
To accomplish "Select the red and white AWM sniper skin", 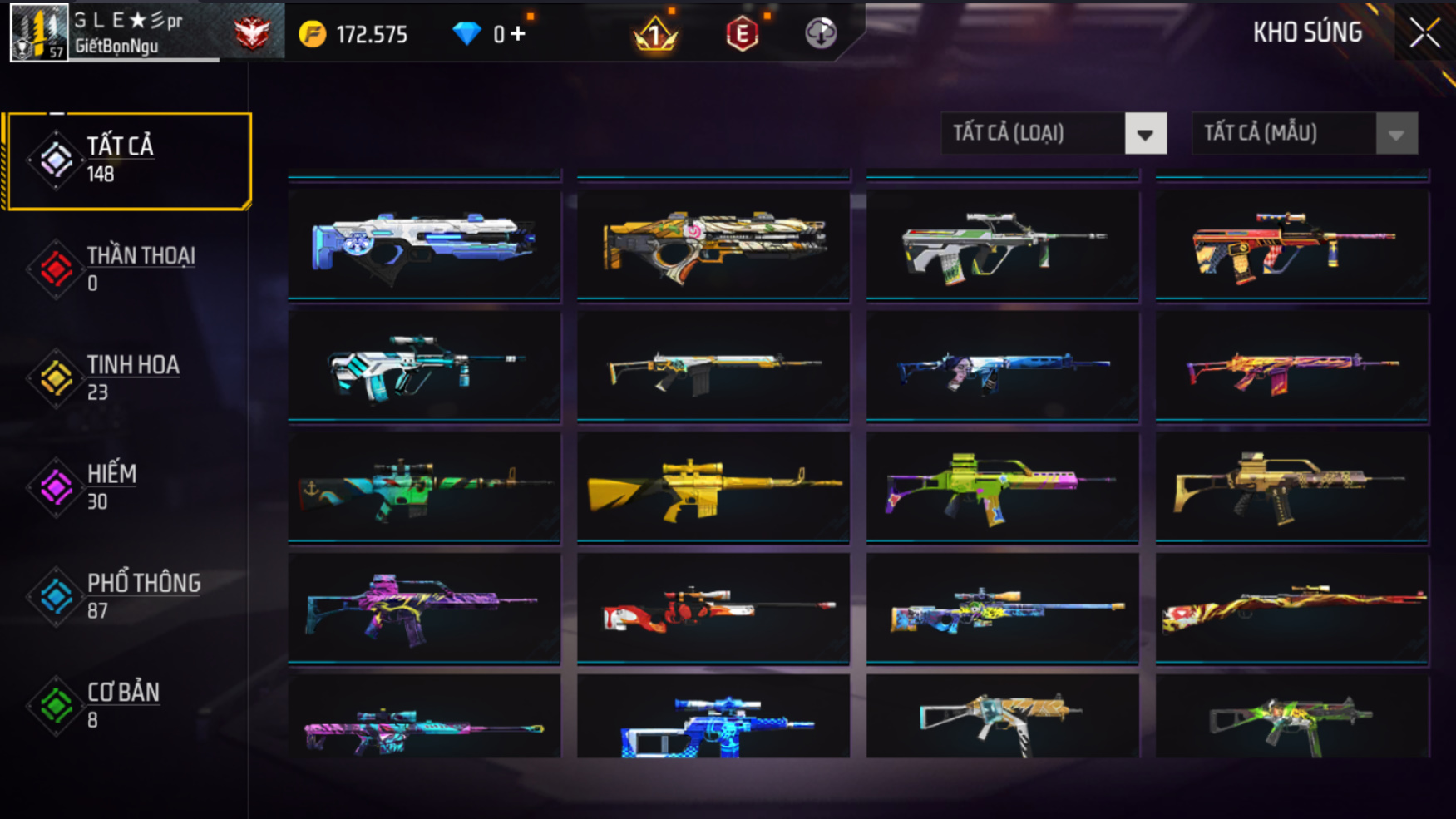I will pyautogui.click(x=713, y=609).
